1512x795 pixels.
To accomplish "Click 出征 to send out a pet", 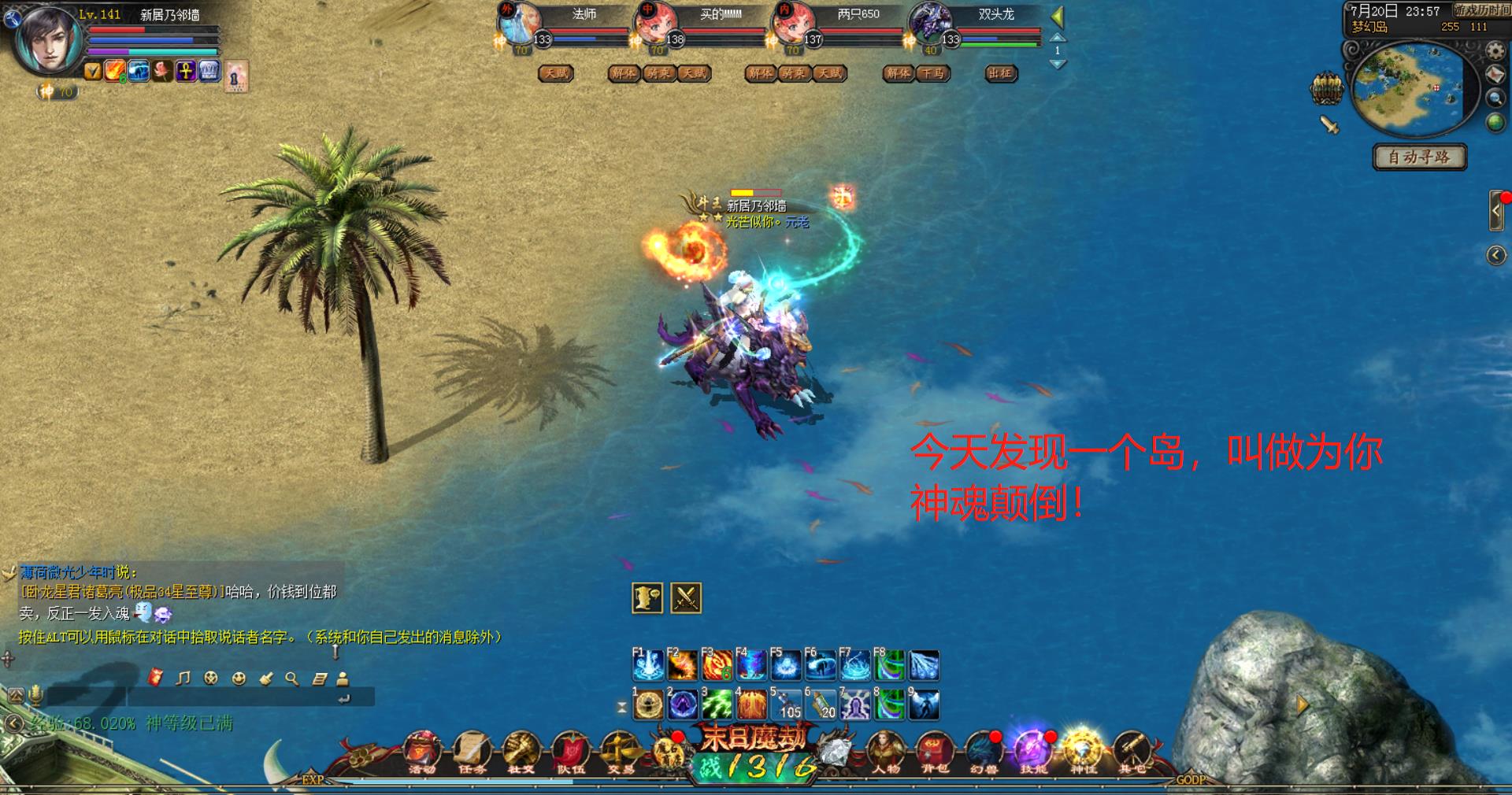I will tap(1001, 73).
